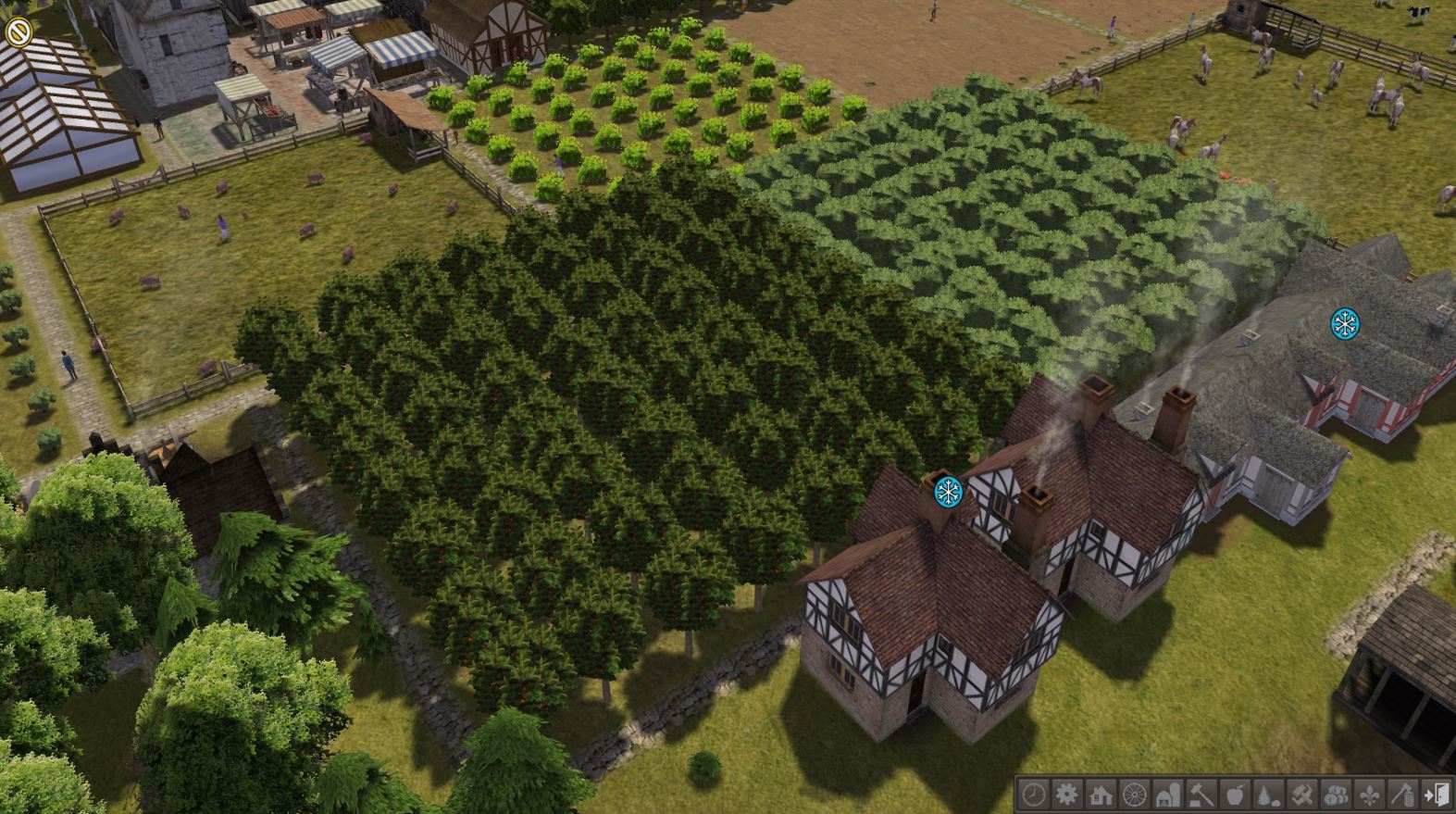Select the axe removal tool icon
The image size is (1456, 814).
[1402, 794]
